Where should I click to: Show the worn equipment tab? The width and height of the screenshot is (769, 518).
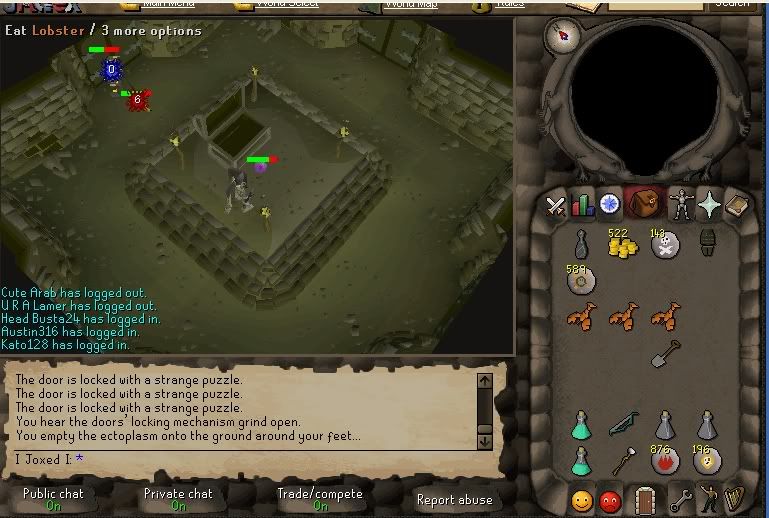pos(682,204)
